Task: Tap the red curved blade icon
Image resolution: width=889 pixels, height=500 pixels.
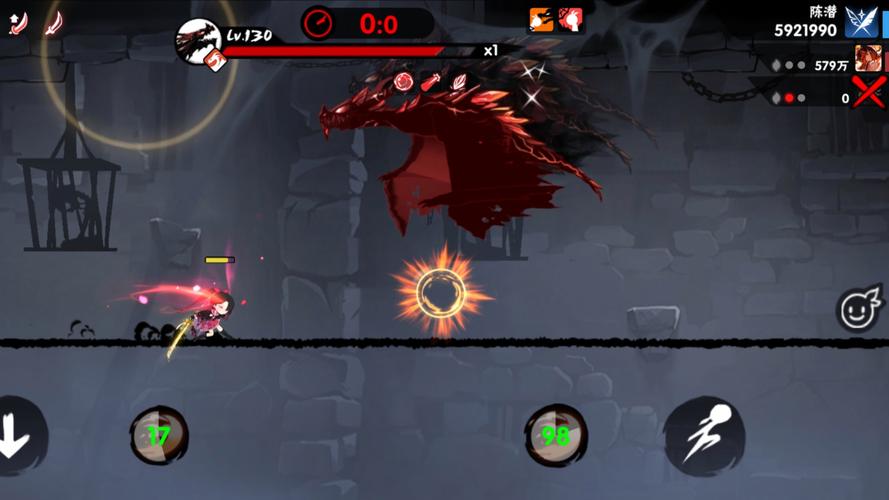Action: coord(54,22)
